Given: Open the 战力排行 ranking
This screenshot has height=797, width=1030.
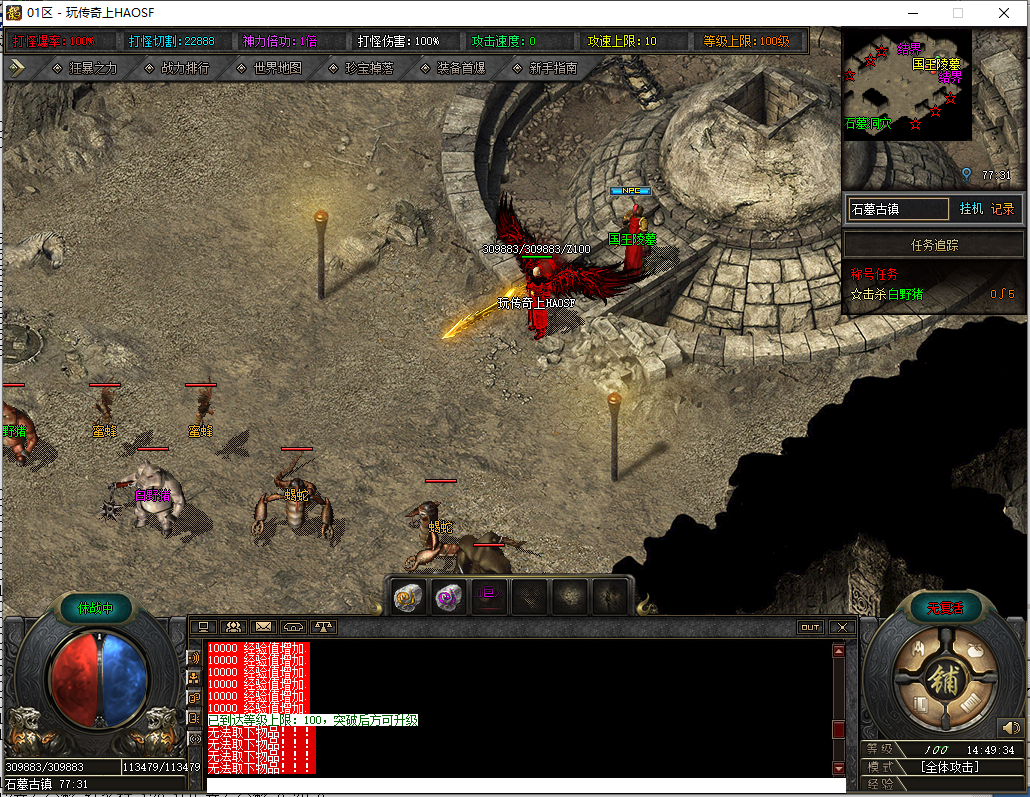Looking at the screenshot, I should tap(177, 68).
